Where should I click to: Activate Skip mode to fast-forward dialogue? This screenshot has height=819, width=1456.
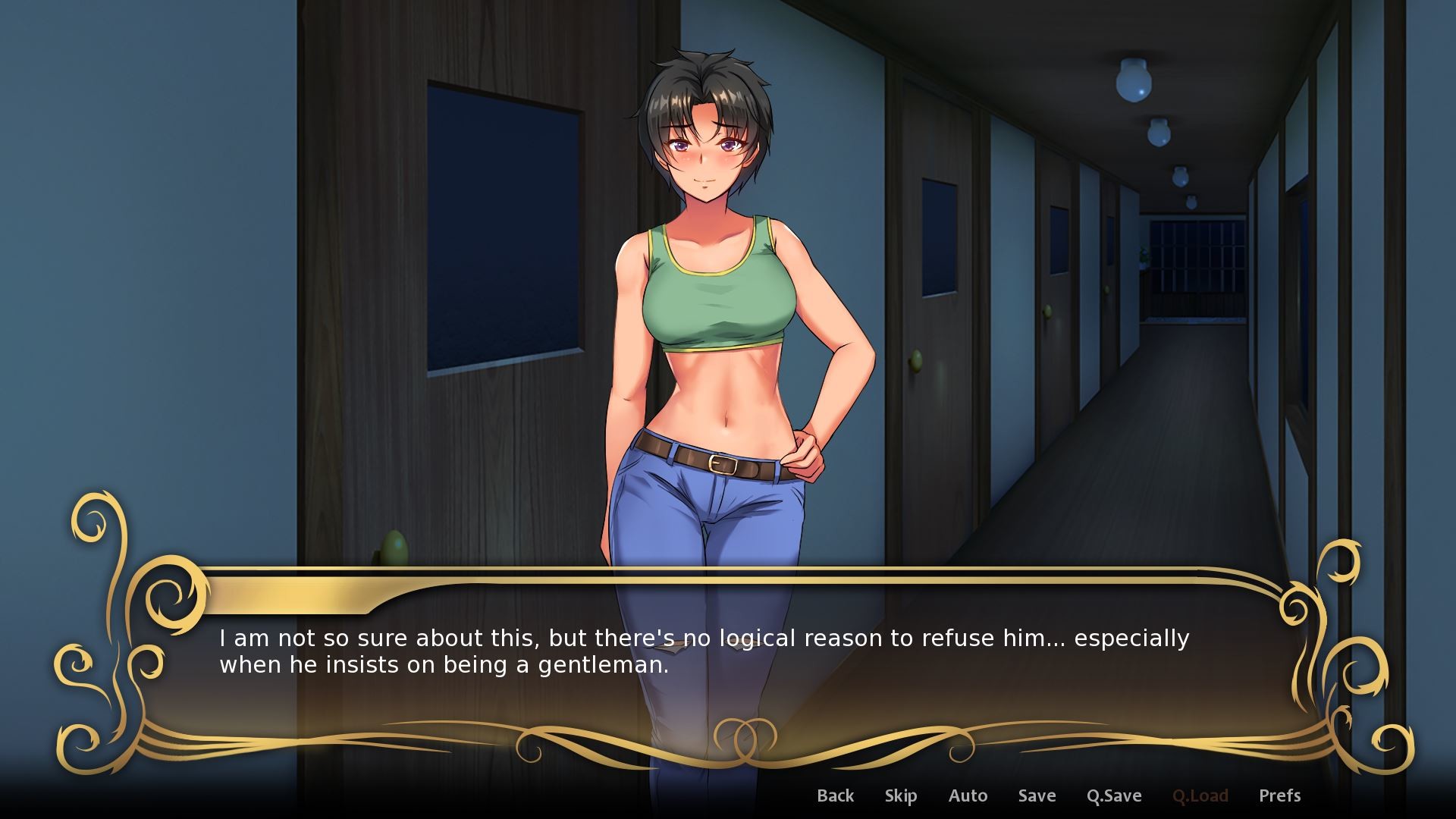pyautogui.click(x=900, y=795)
